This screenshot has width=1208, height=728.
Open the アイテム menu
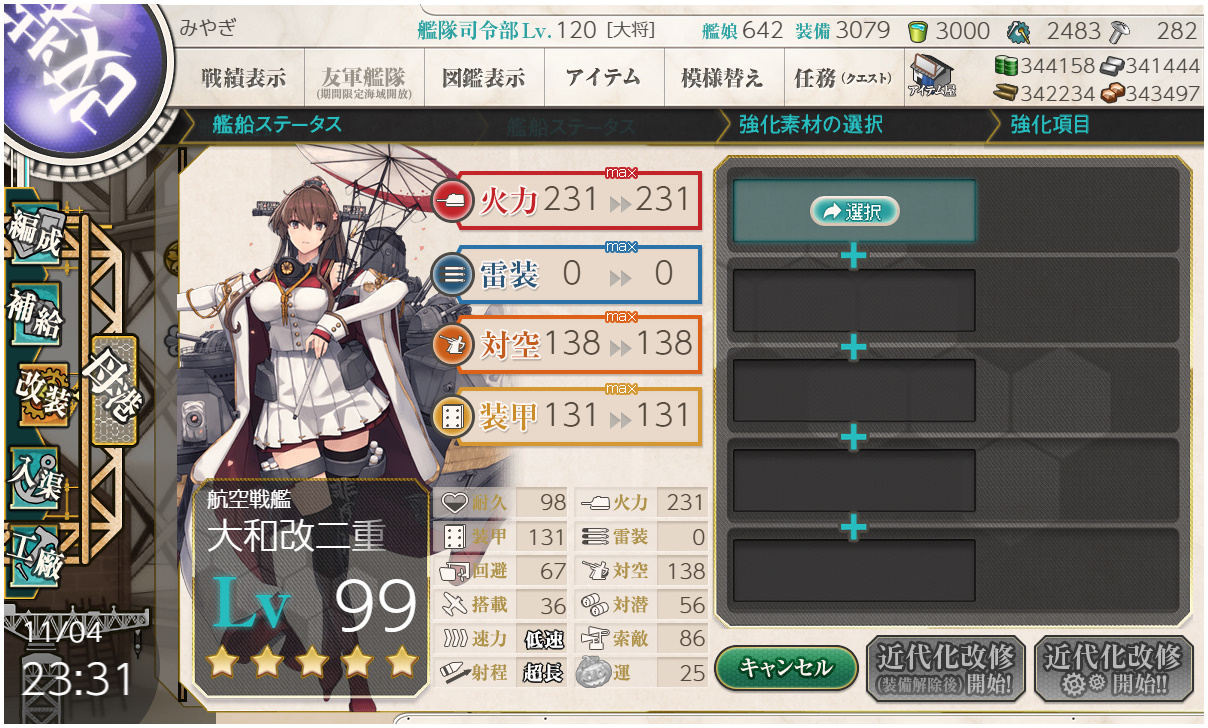coord(603,78)
